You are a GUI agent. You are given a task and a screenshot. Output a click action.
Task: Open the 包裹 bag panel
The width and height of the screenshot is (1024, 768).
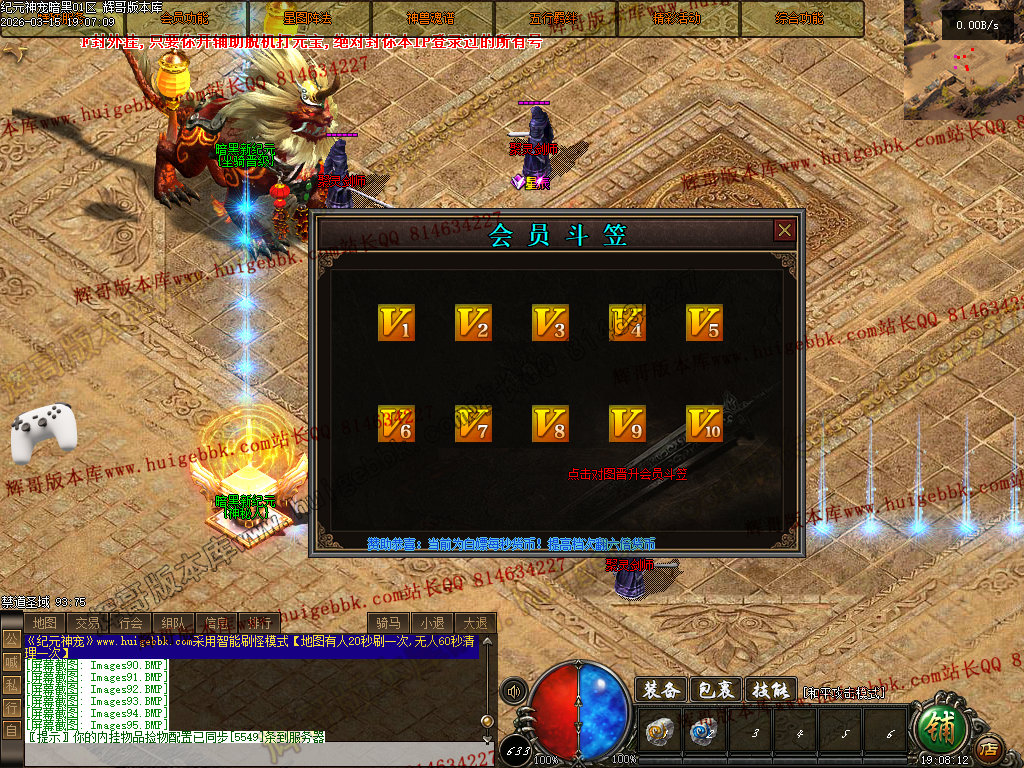pos(716,690)
